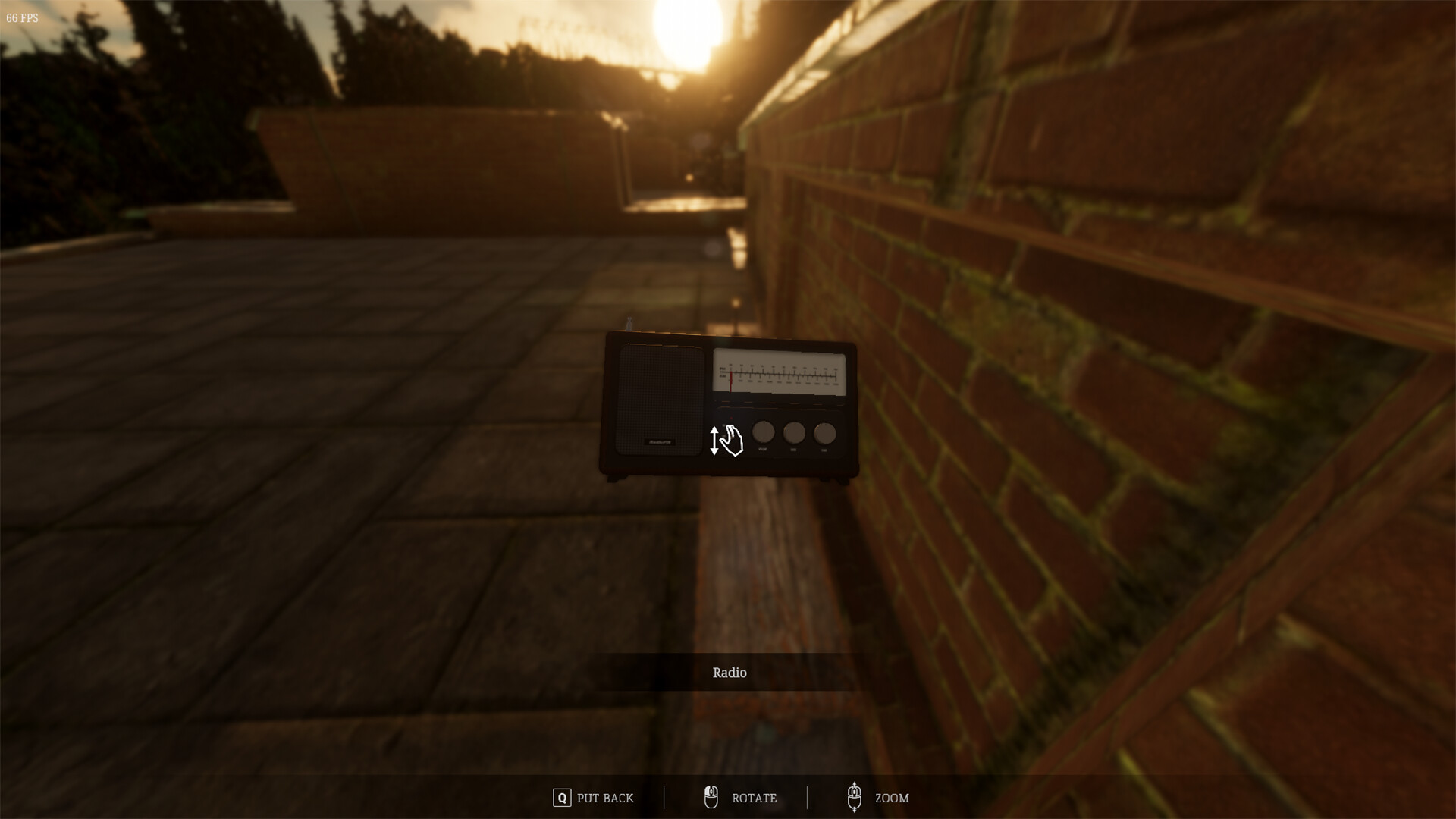
Task: Click the Volume knob
Action: (763, 432)
